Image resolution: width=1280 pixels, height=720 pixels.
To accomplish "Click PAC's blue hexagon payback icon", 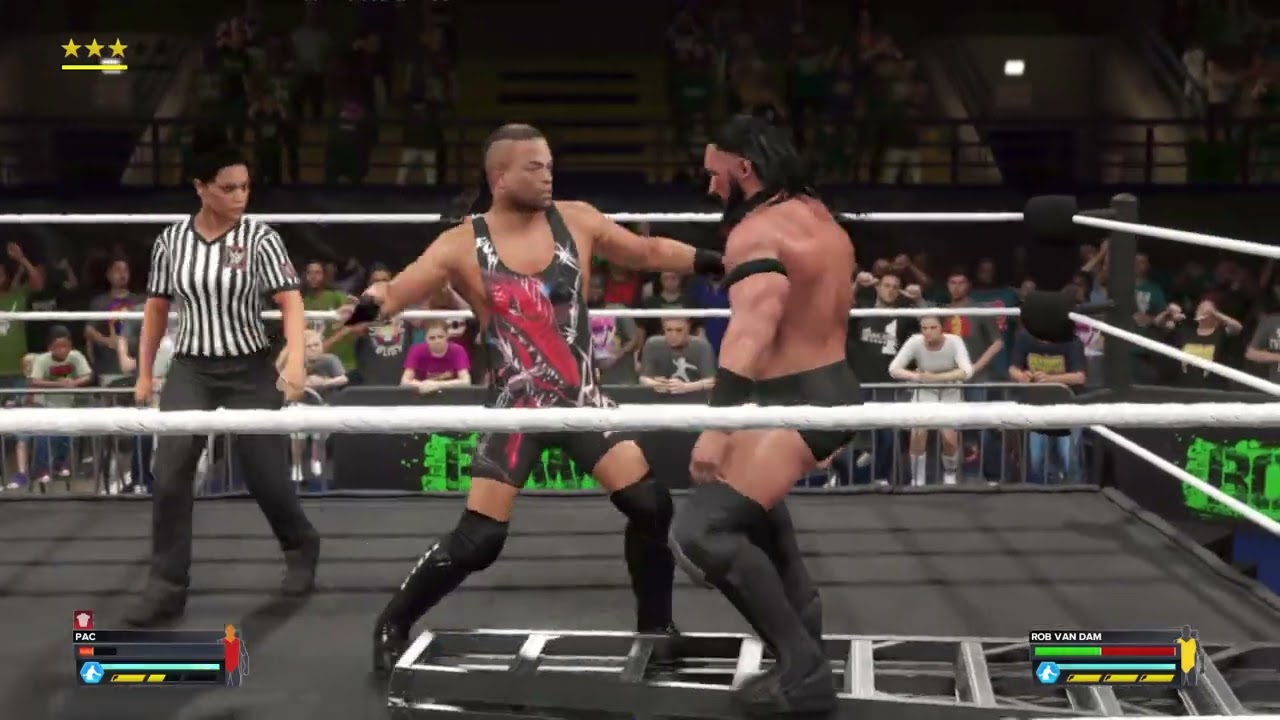I will 91,672.
